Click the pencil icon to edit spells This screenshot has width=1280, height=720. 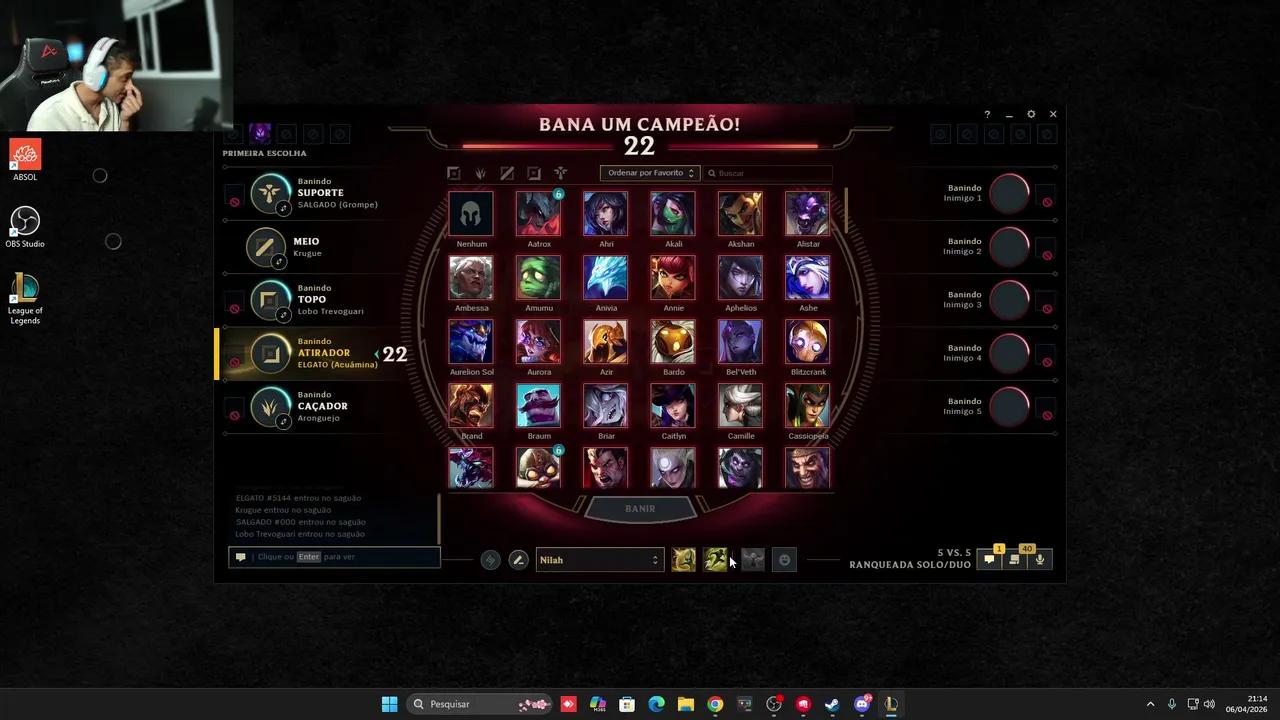518,559
